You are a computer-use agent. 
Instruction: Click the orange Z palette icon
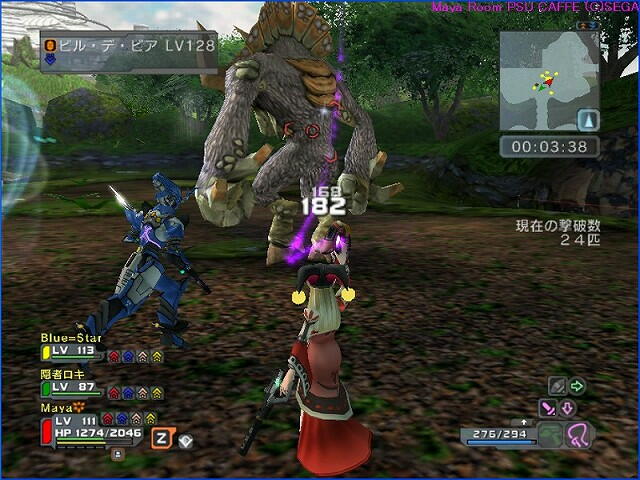coord(160,437)
